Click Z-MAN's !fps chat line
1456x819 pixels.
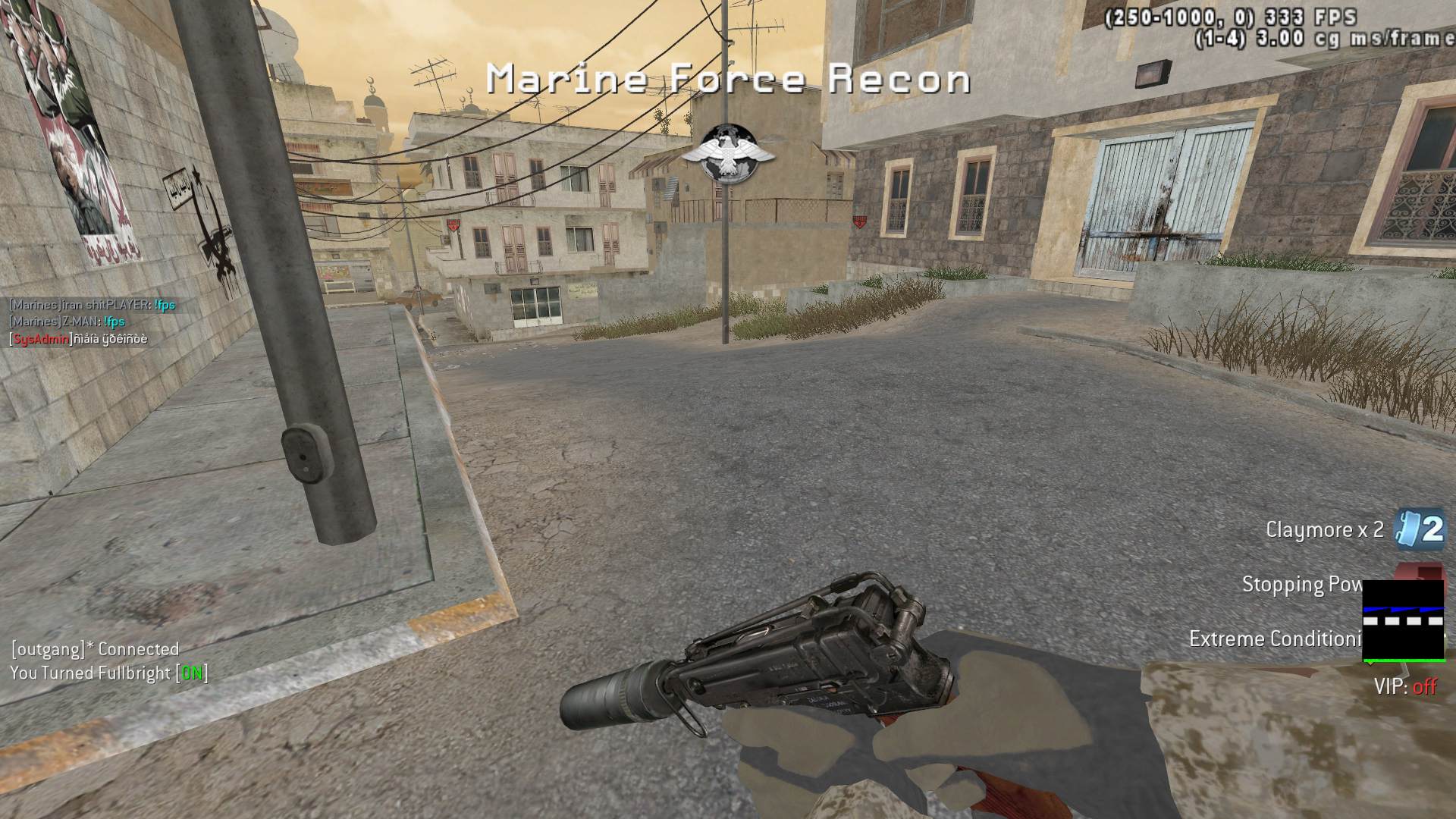(67, 322)
